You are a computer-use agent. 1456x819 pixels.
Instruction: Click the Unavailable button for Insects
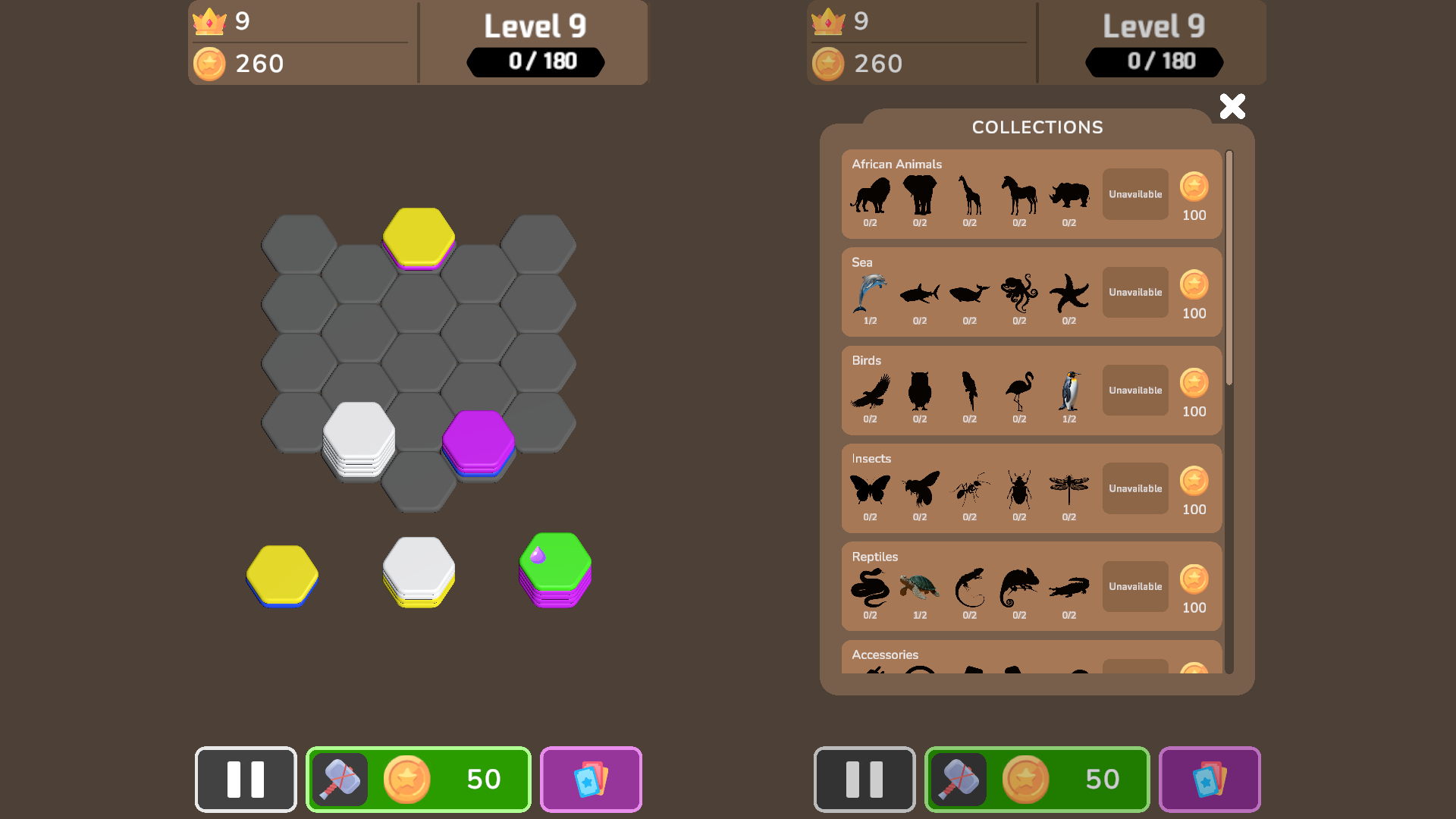(1134, 488)
